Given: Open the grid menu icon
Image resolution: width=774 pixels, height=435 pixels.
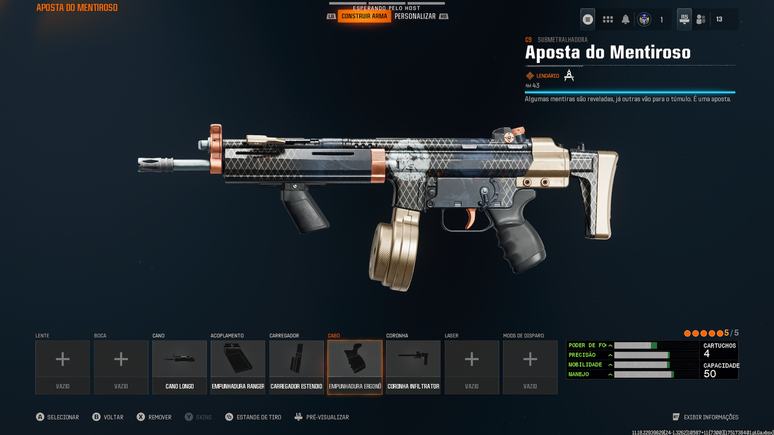Looking at the screenshot, I should click(x=607, y=19).
